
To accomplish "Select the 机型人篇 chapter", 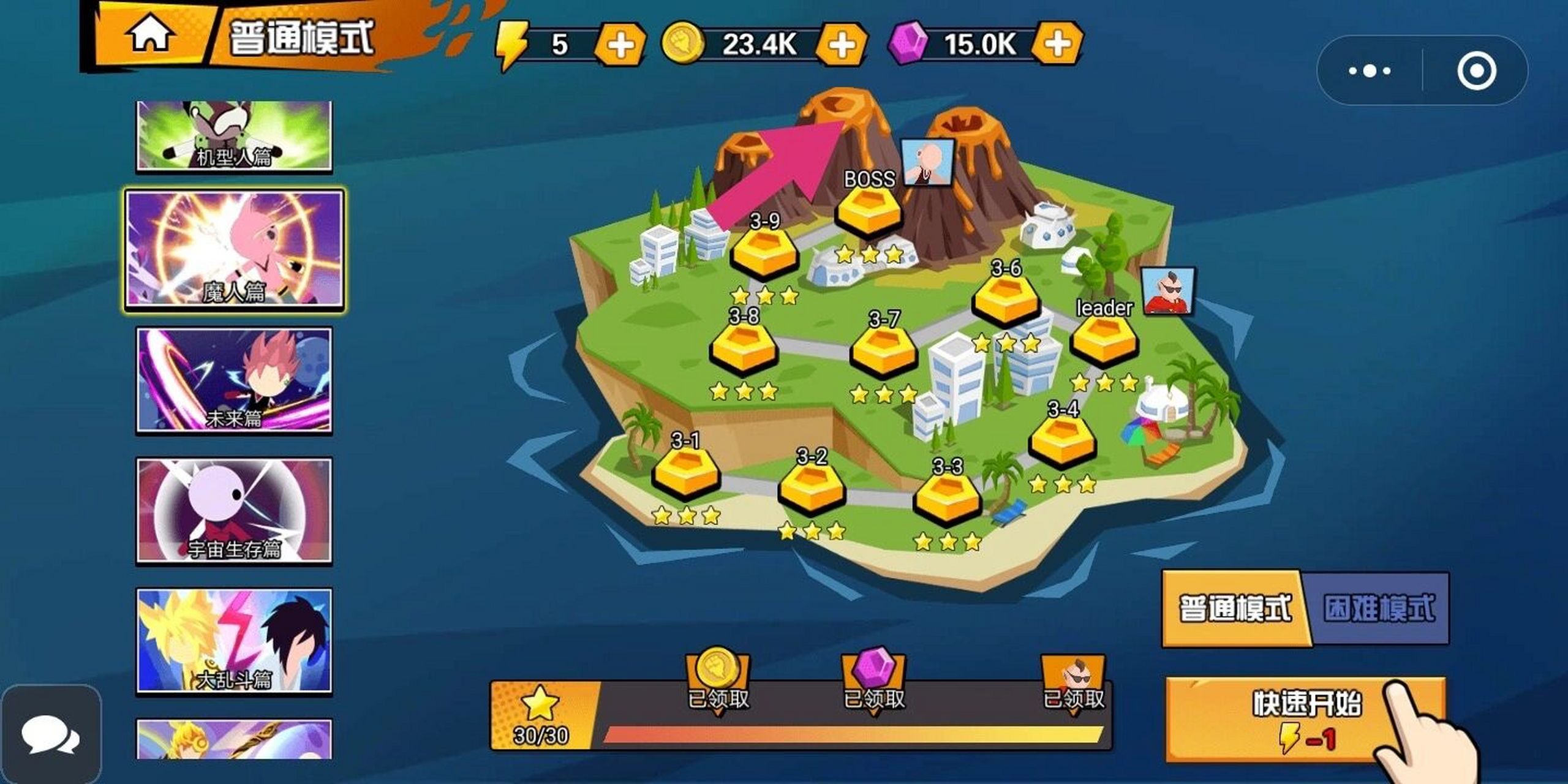I will (234, 136).
